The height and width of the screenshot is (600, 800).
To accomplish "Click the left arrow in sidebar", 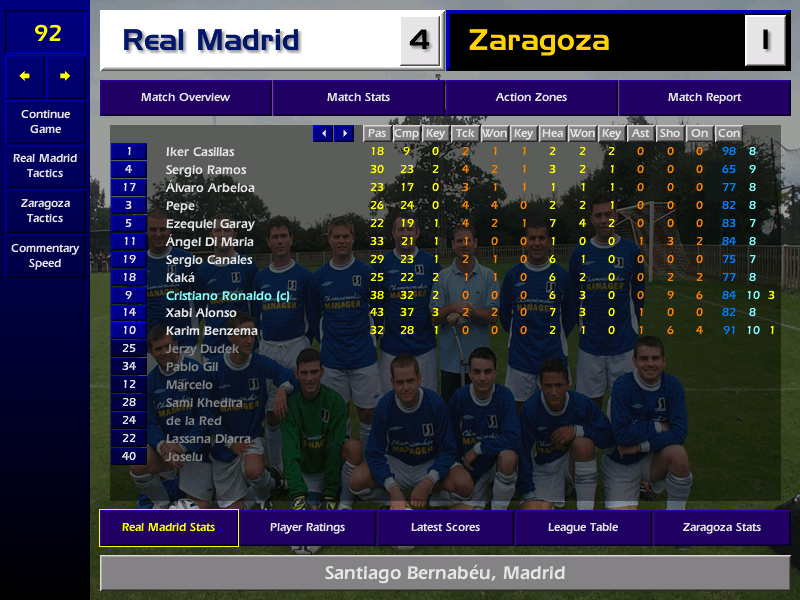I will point(25,76).
